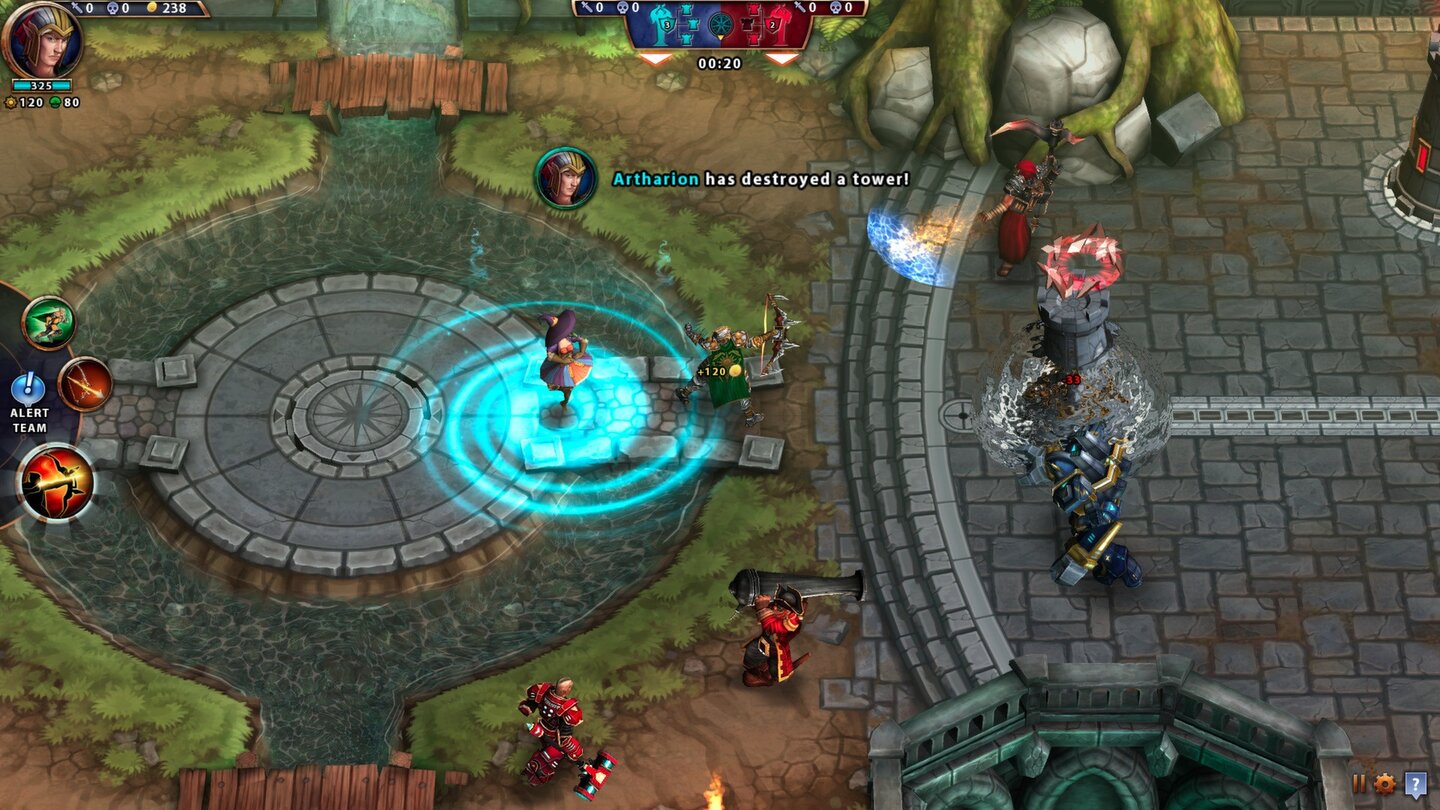Trigger the flaming archer ultimate ability
The height and width of the screenshot is (810, 1440).
(56, 479)
